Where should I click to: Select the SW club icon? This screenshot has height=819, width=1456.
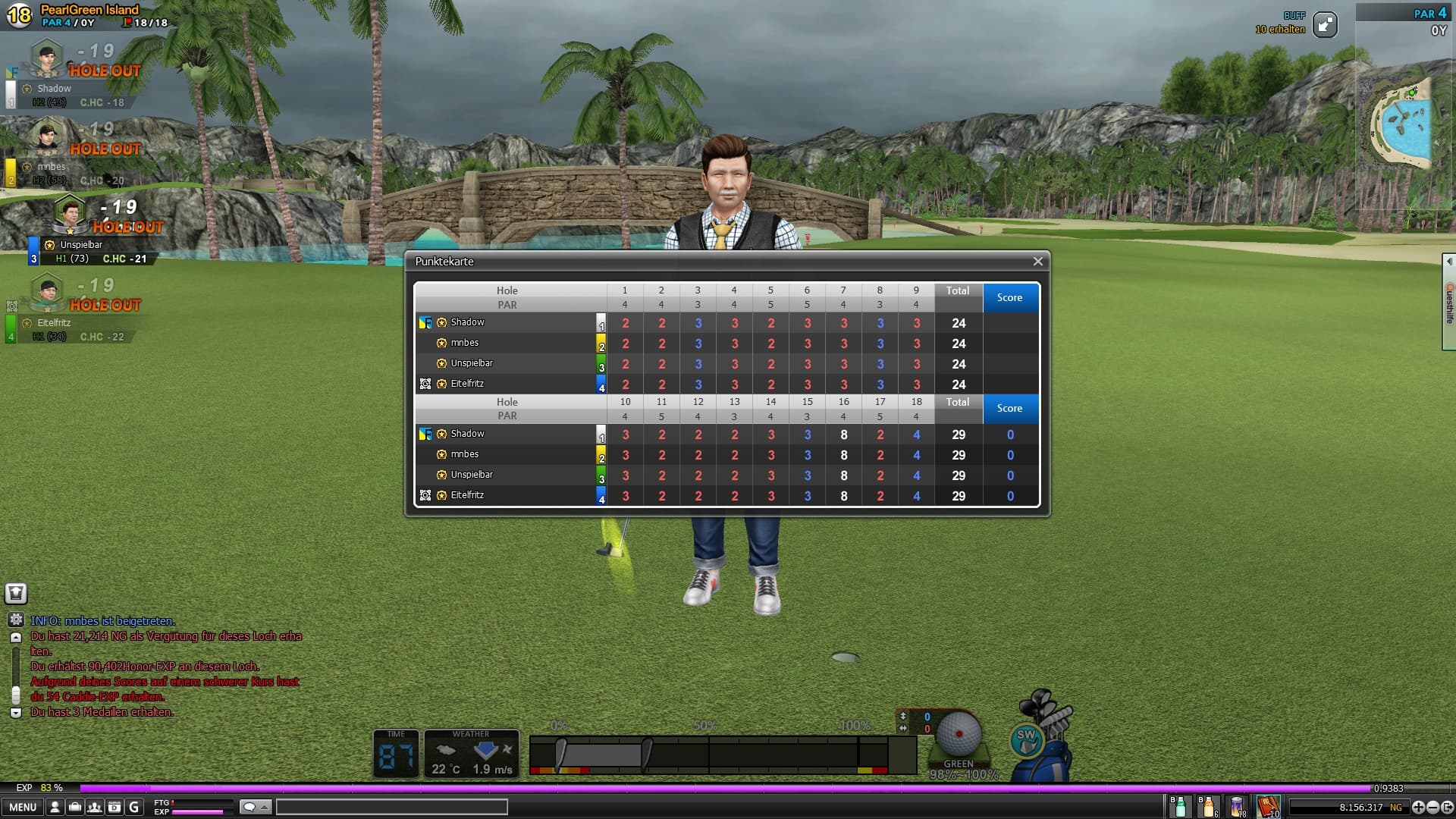[x=1026, y=739]
